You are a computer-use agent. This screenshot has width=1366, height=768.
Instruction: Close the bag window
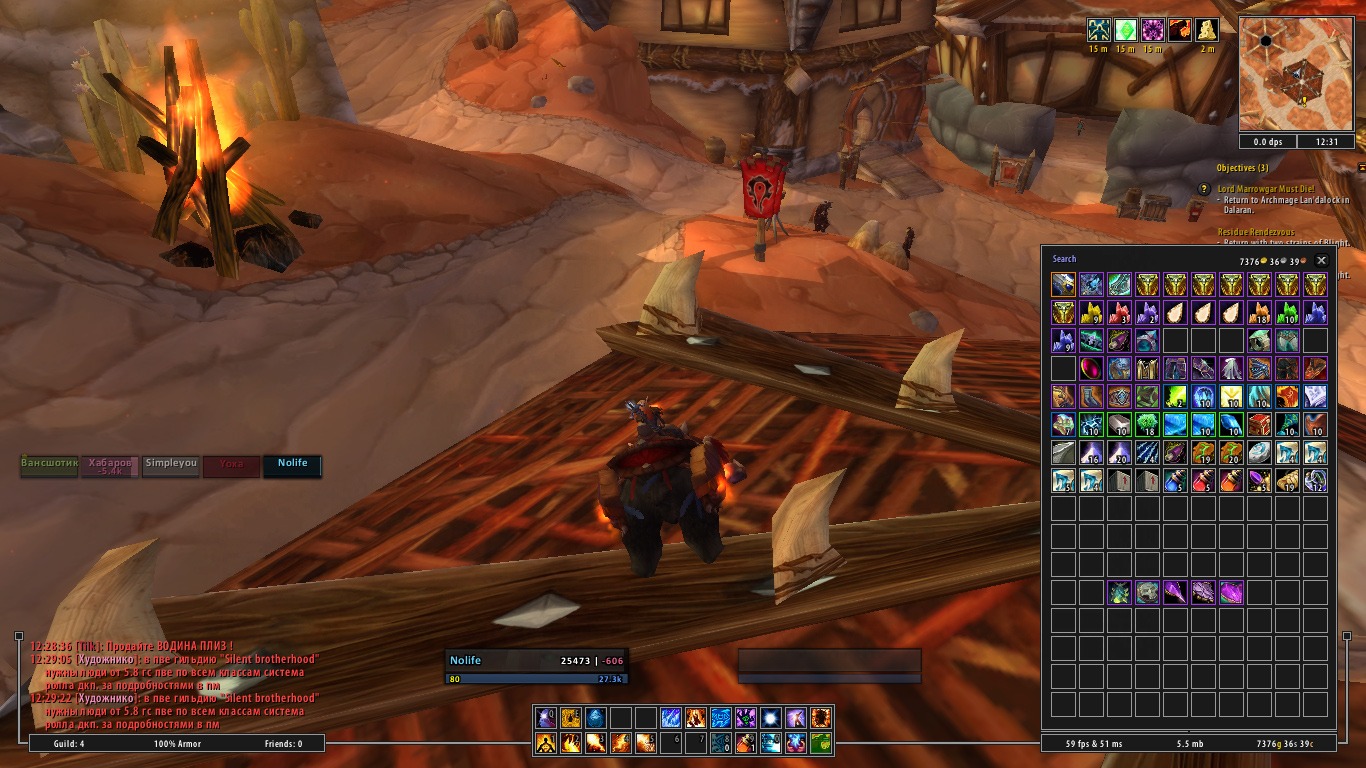pos(1321,260)
